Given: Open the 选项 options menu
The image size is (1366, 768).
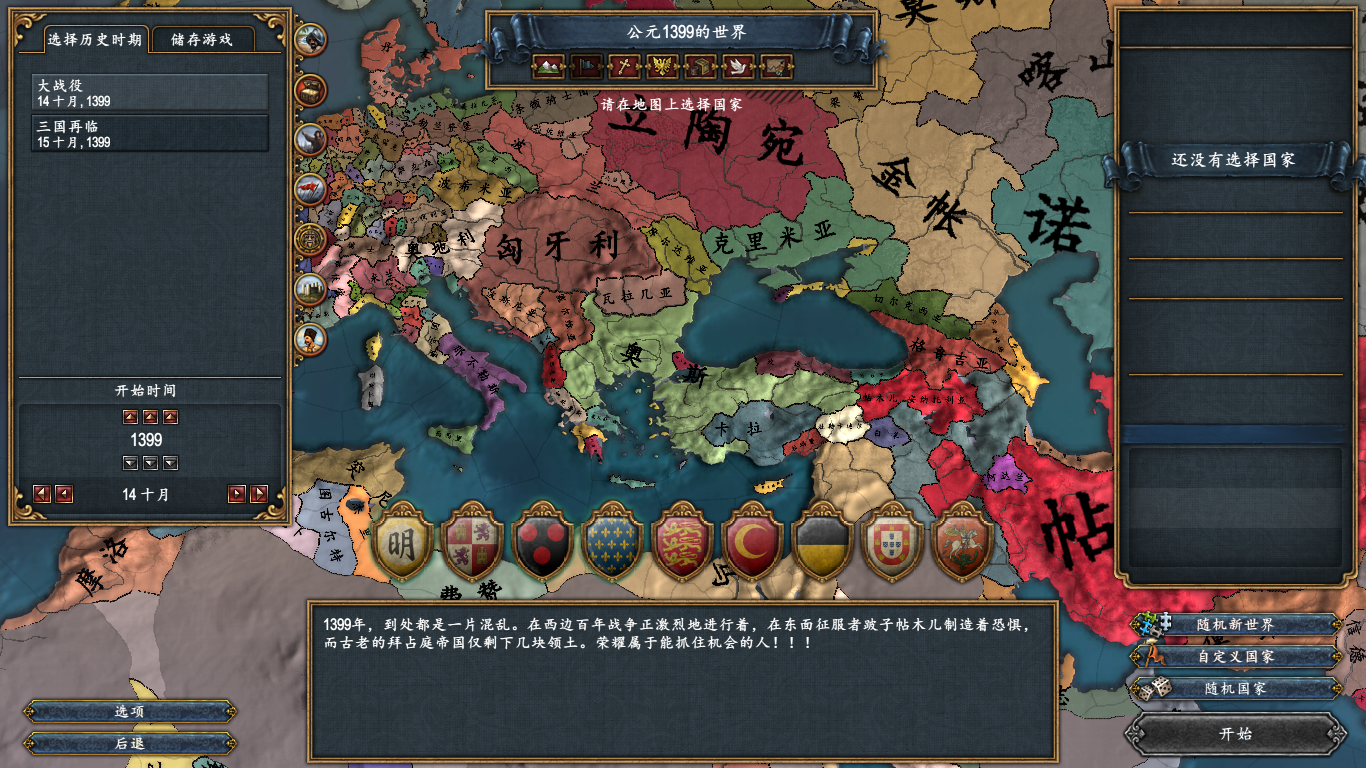Looking at the screenshot, I should pyautogui.click(x=130, y=712).
